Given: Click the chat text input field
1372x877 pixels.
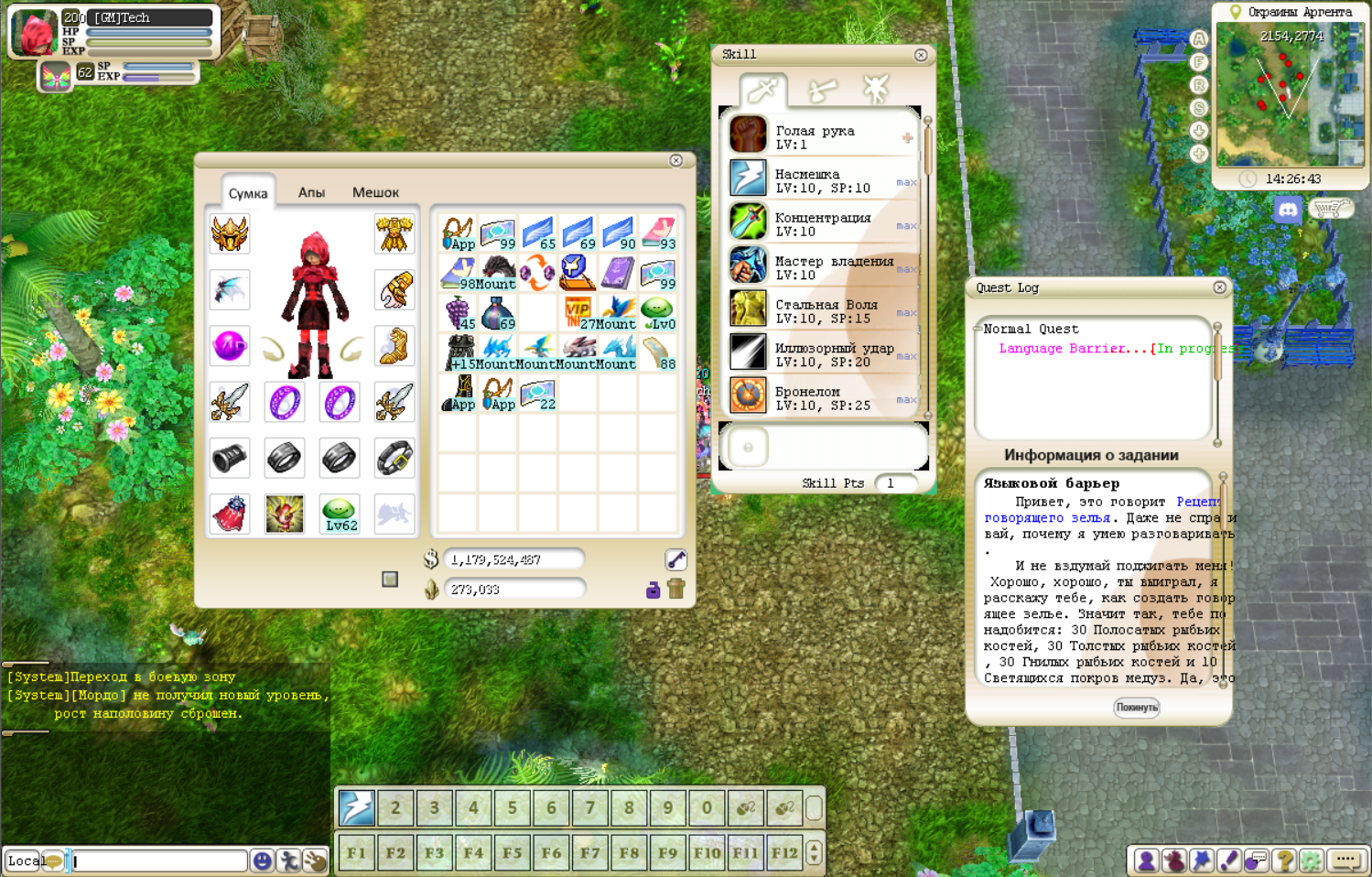Looking at the screenshot, I should click(158, 861).
